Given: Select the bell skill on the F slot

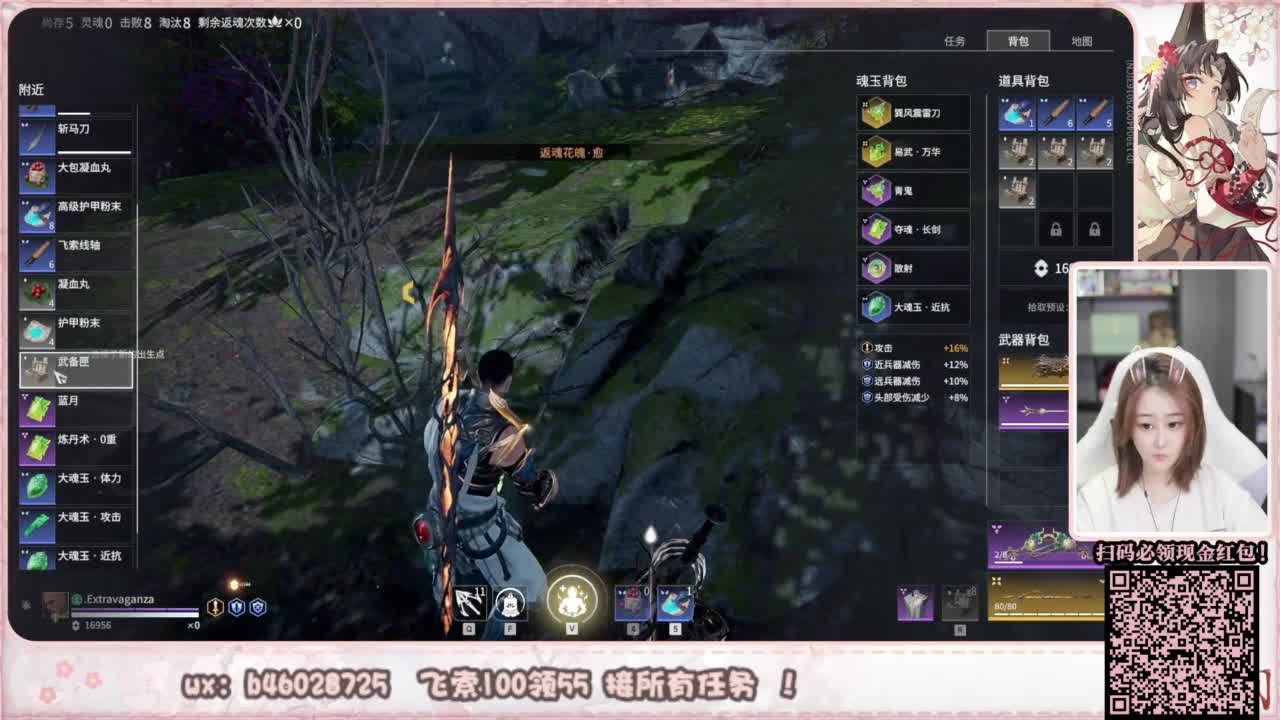Looking at the screenshot, I should [508, 601].
